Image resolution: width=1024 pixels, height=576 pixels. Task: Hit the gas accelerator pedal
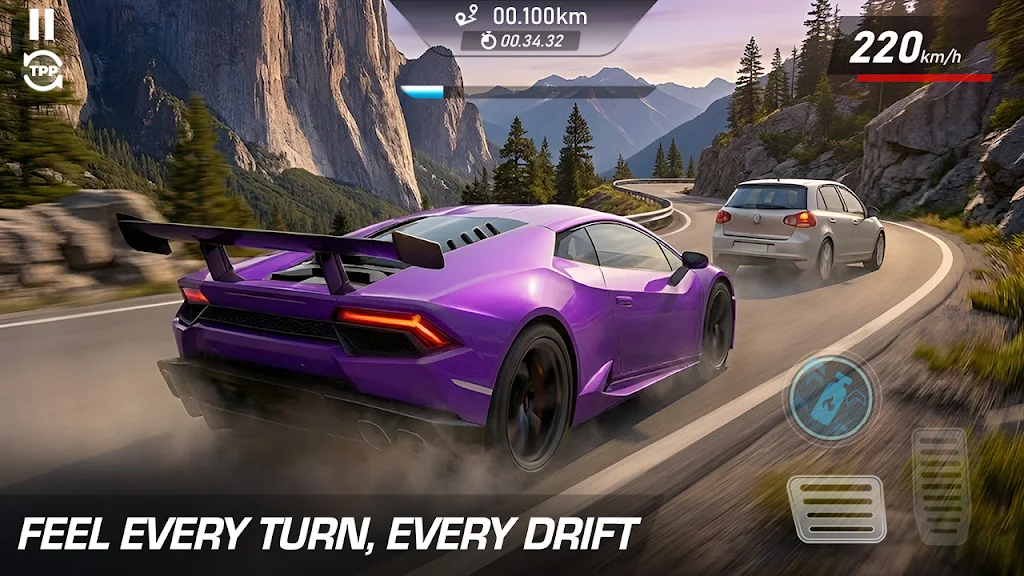tap(940, 486)
